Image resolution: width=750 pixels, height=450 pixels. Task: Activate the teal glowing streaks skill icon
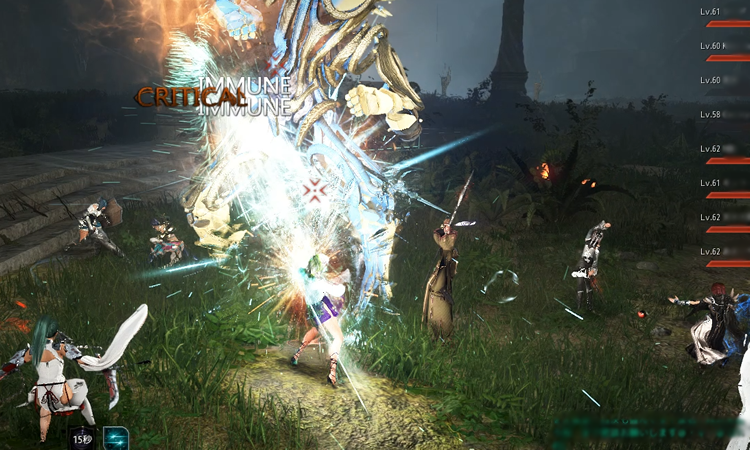[116, 438]
